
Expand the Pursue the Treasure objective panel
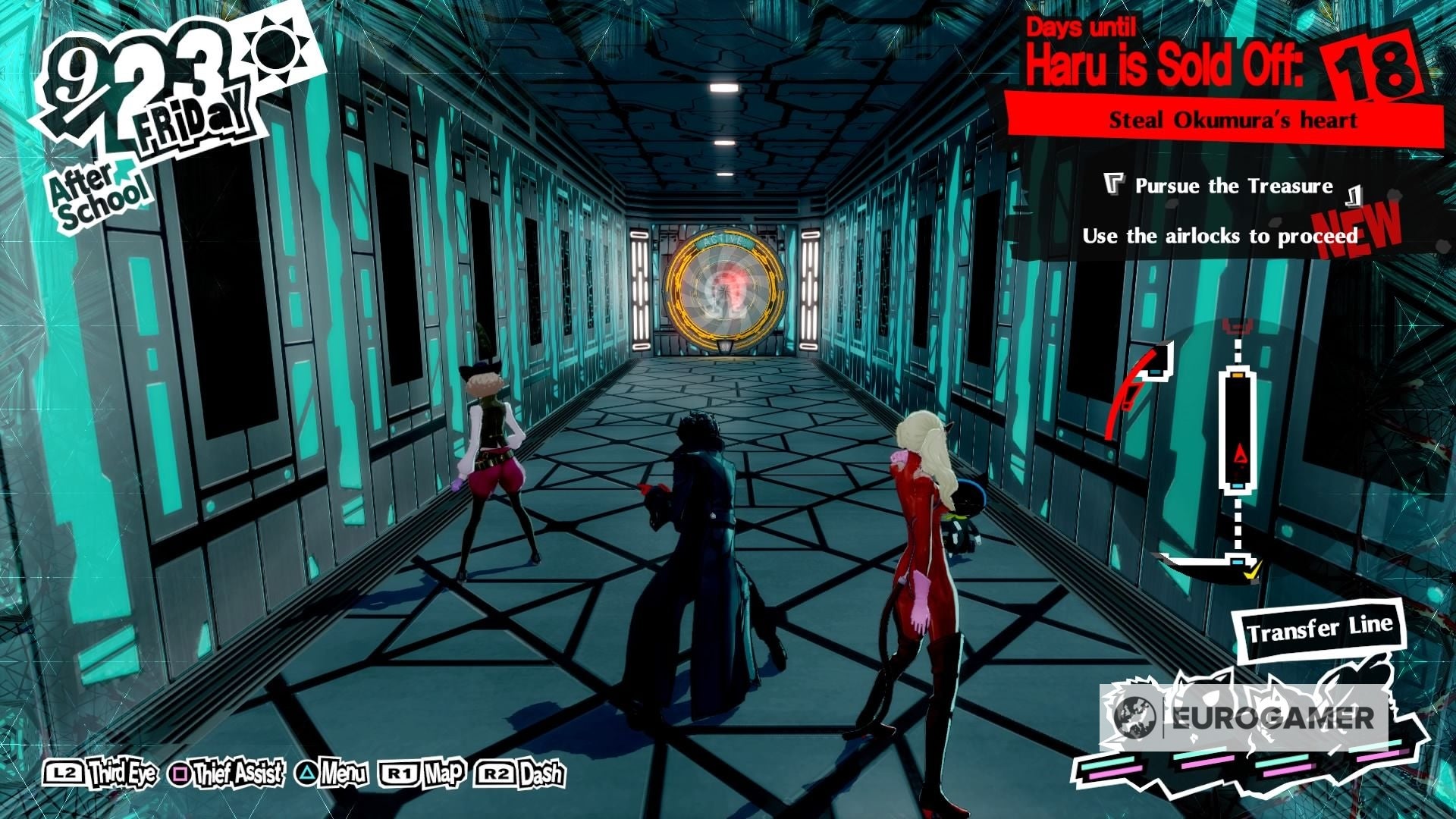(x=1232, y=185)
